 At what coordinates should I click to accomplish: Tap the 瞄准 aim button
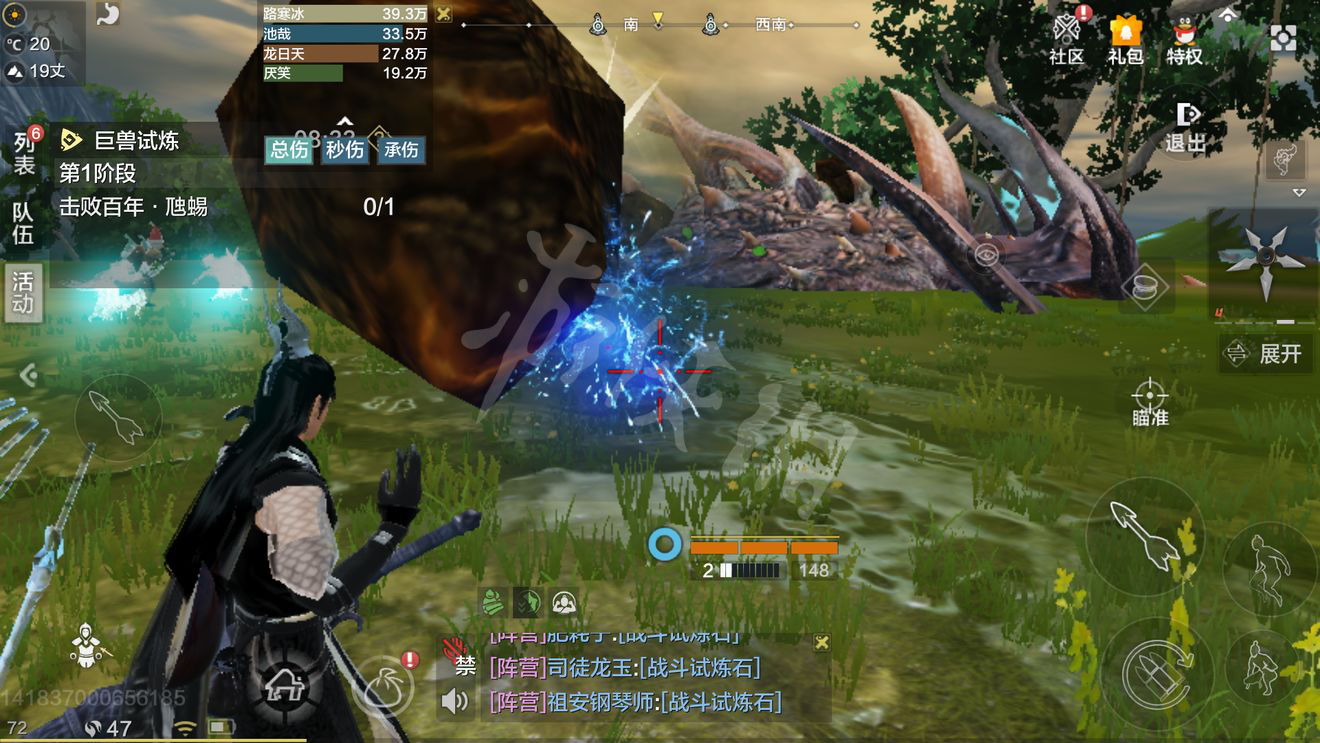[1150, 402]
